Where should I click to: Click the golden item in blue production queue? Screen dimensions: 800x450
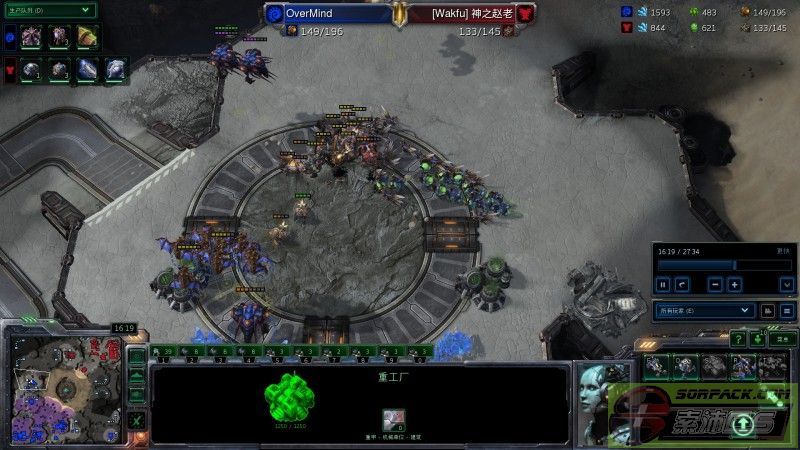coord(86,37)
